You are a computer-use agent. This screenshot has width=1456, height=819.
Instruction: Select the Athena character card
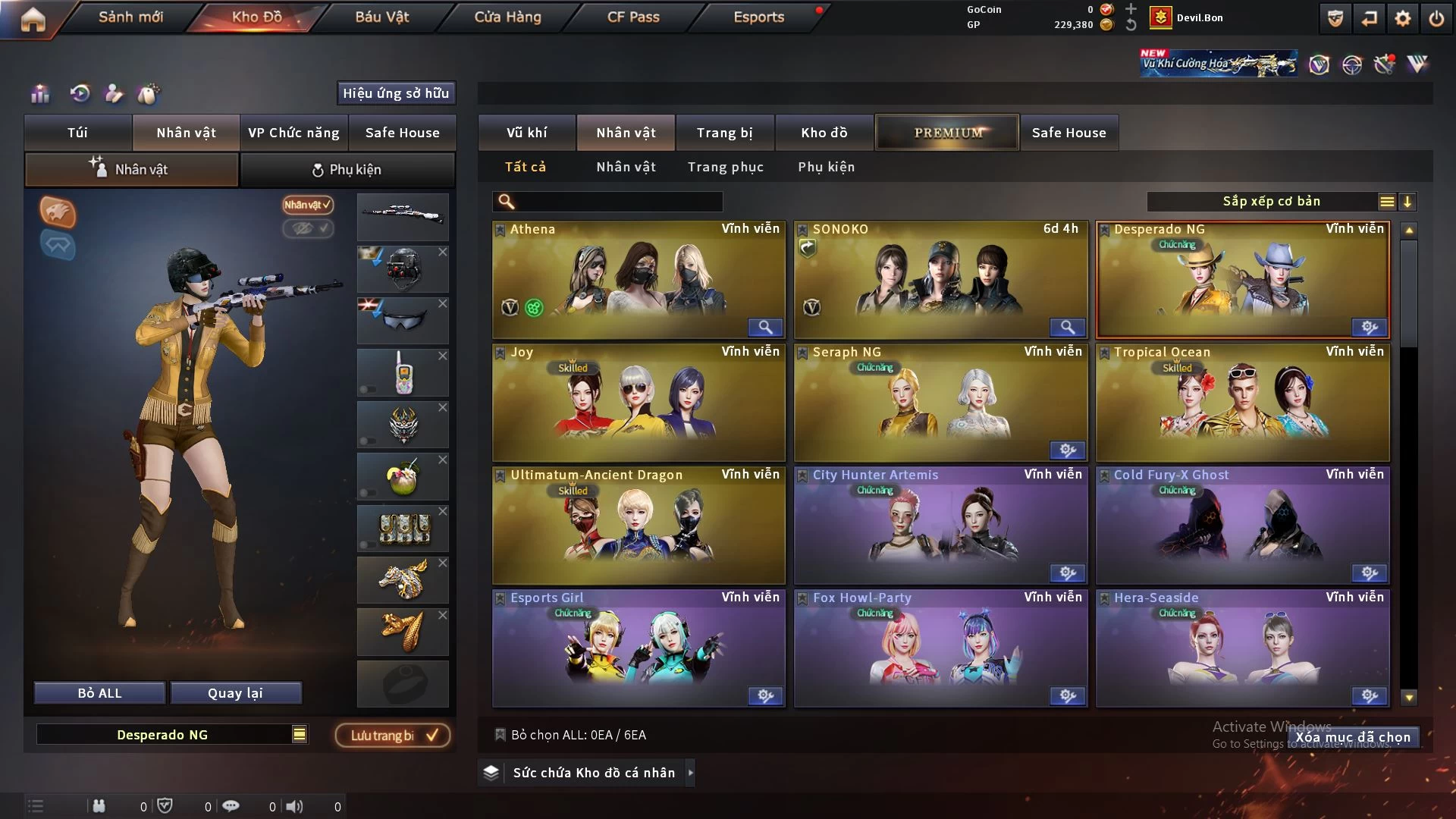[638, 279]
